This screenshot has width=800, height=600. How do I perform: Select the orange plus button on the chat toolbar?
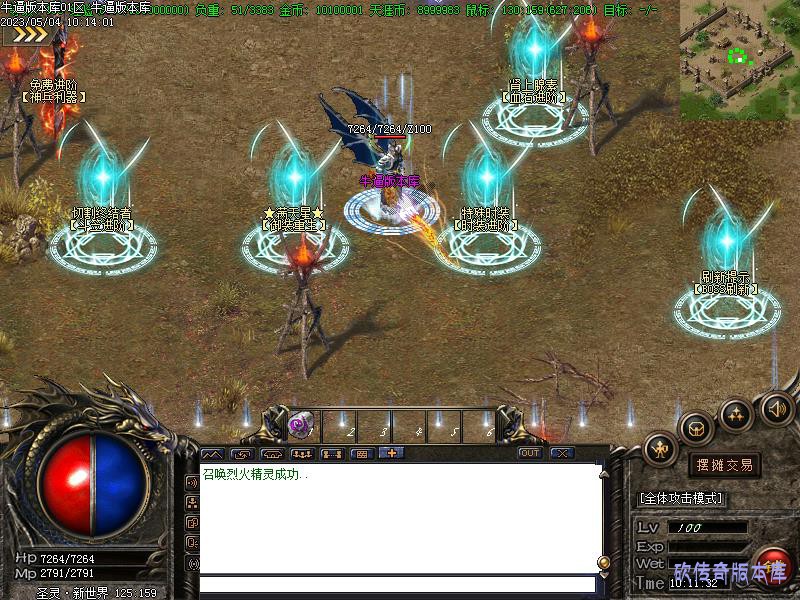(391, 453)
